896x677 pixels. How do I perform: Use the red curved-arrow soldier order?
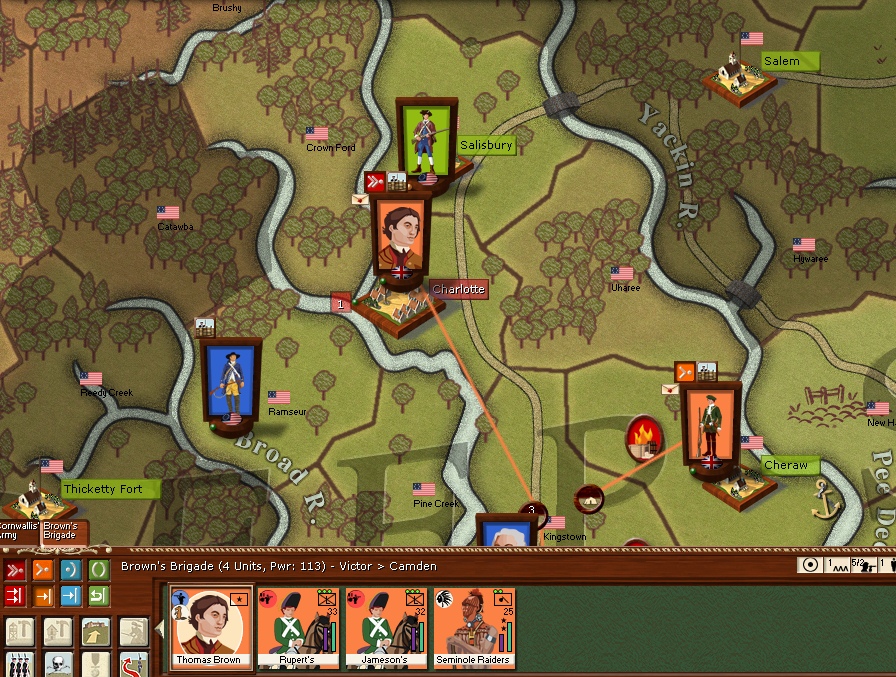click(133, 665)
